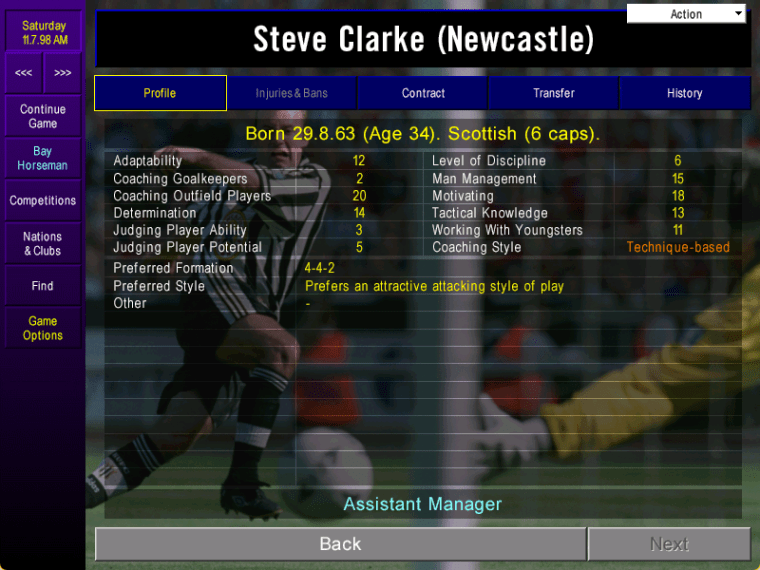This screenshot has height=570, width=760.
Task: Open Game Options
Action: tap(43, 328)
